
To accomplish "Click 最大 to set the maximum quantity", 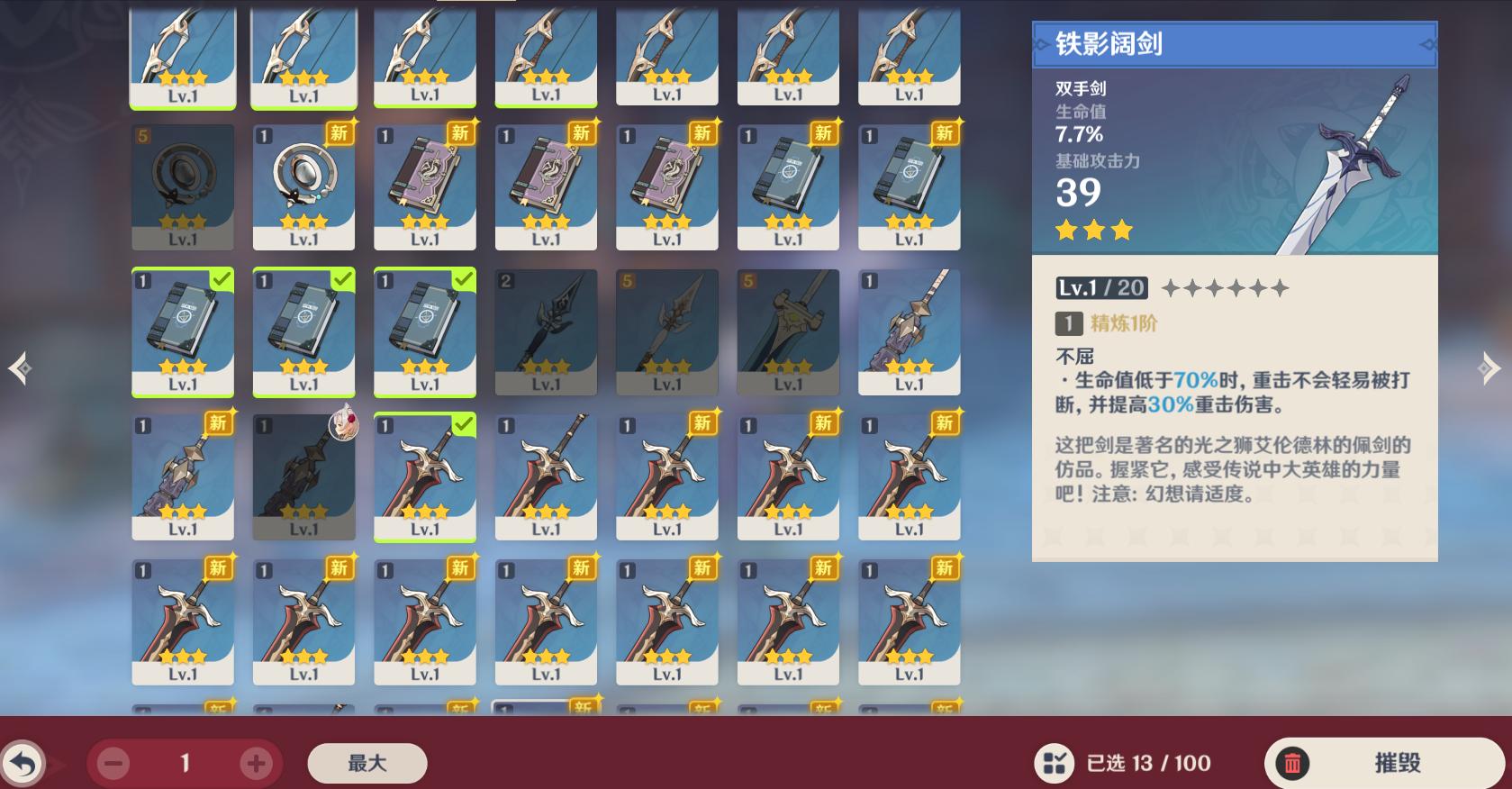I will tap(367, 762).
